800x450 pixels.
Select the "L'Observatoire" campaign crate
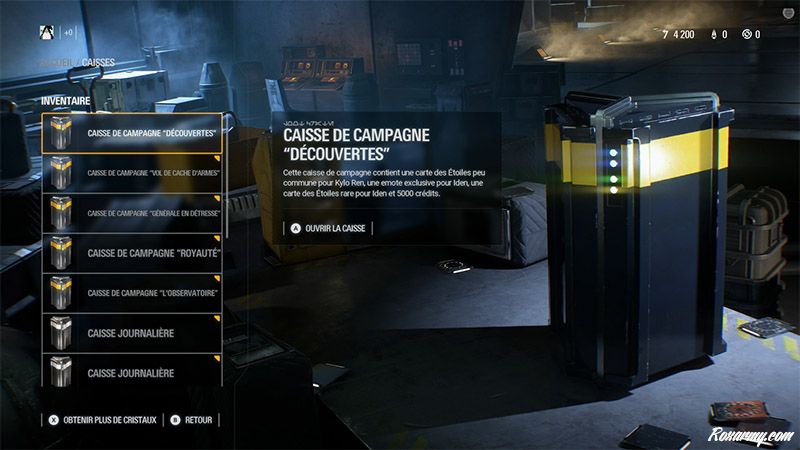(x=132, y=293)
